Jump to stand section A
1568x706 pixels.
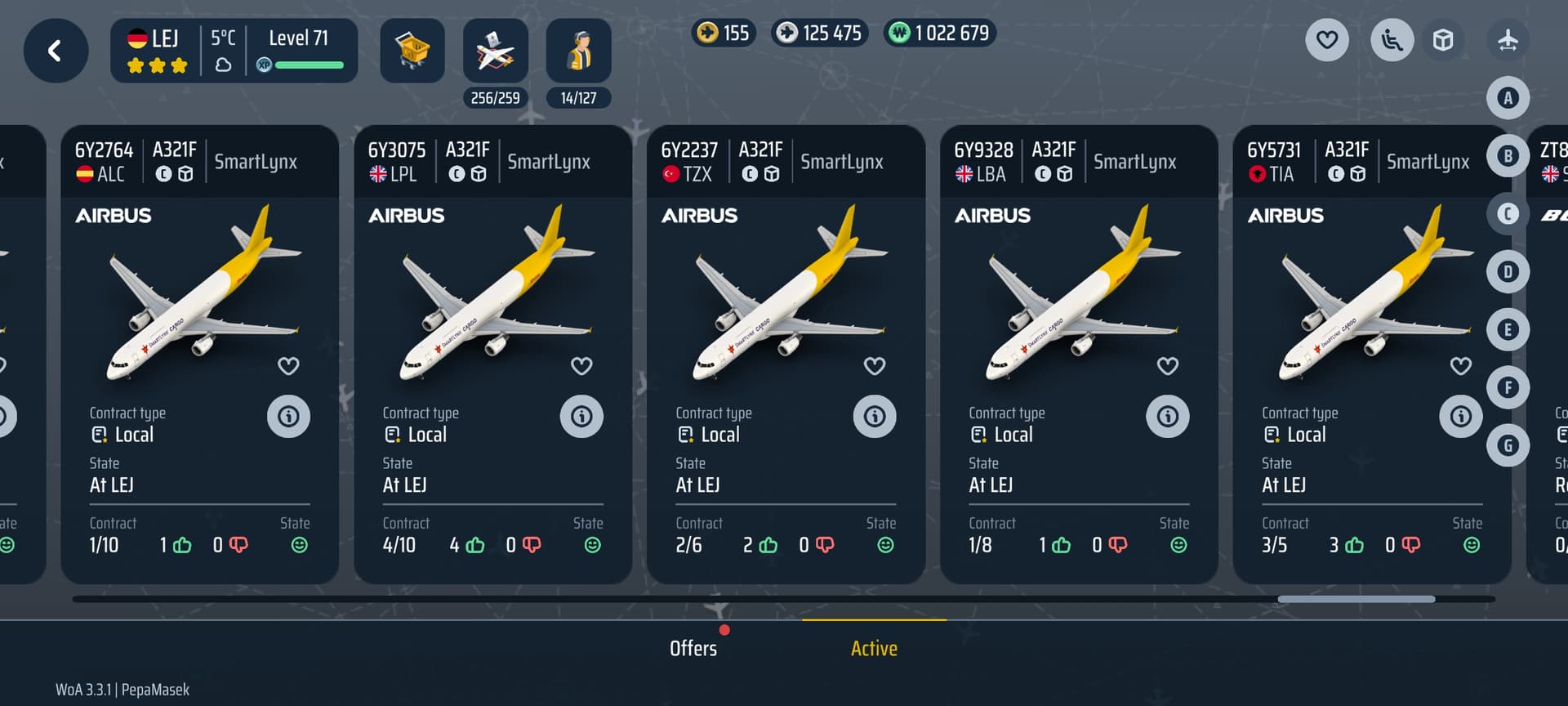(x=1508, y=98)
